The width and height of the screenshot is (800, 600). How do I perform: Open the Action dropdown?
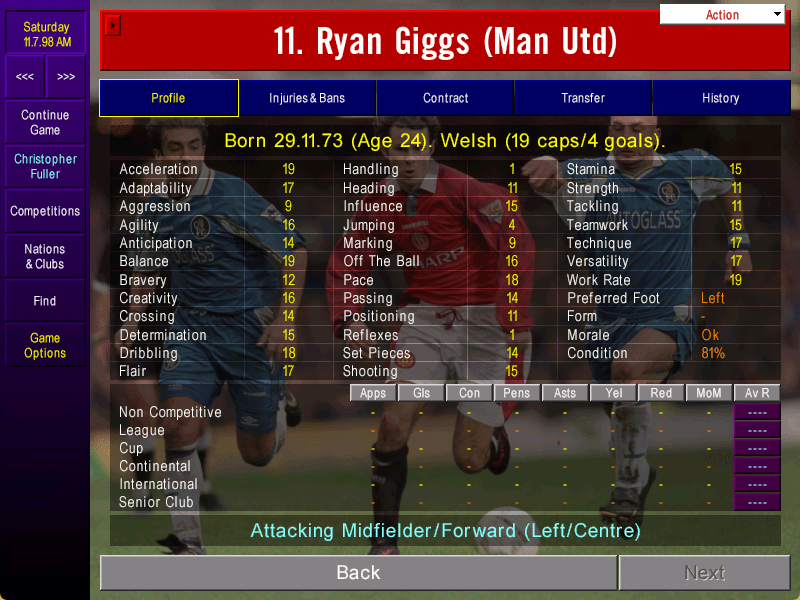click(722, 15)
